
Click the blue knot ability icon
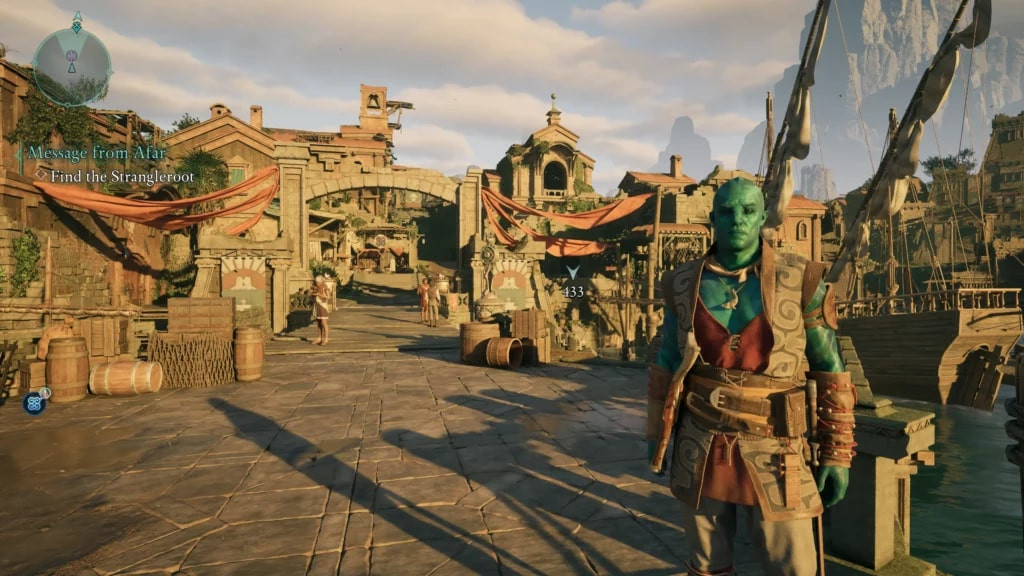33,403
